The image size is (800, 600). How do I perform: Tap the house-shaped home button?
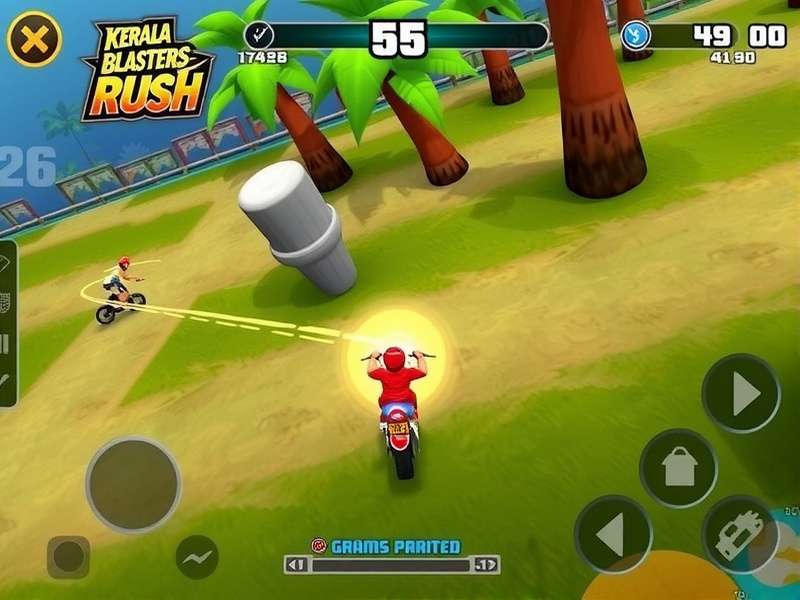click(679, 468)
